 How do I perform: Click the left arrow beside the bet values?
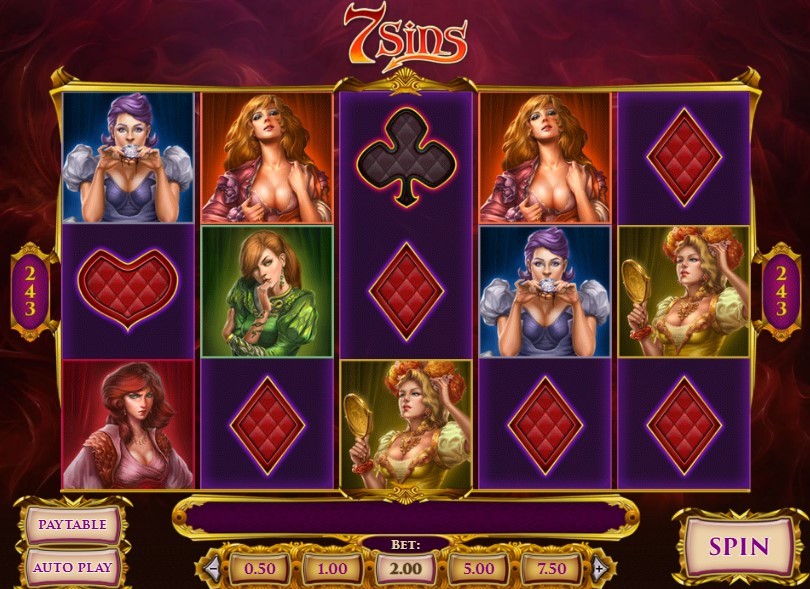(x=212, y=569)
